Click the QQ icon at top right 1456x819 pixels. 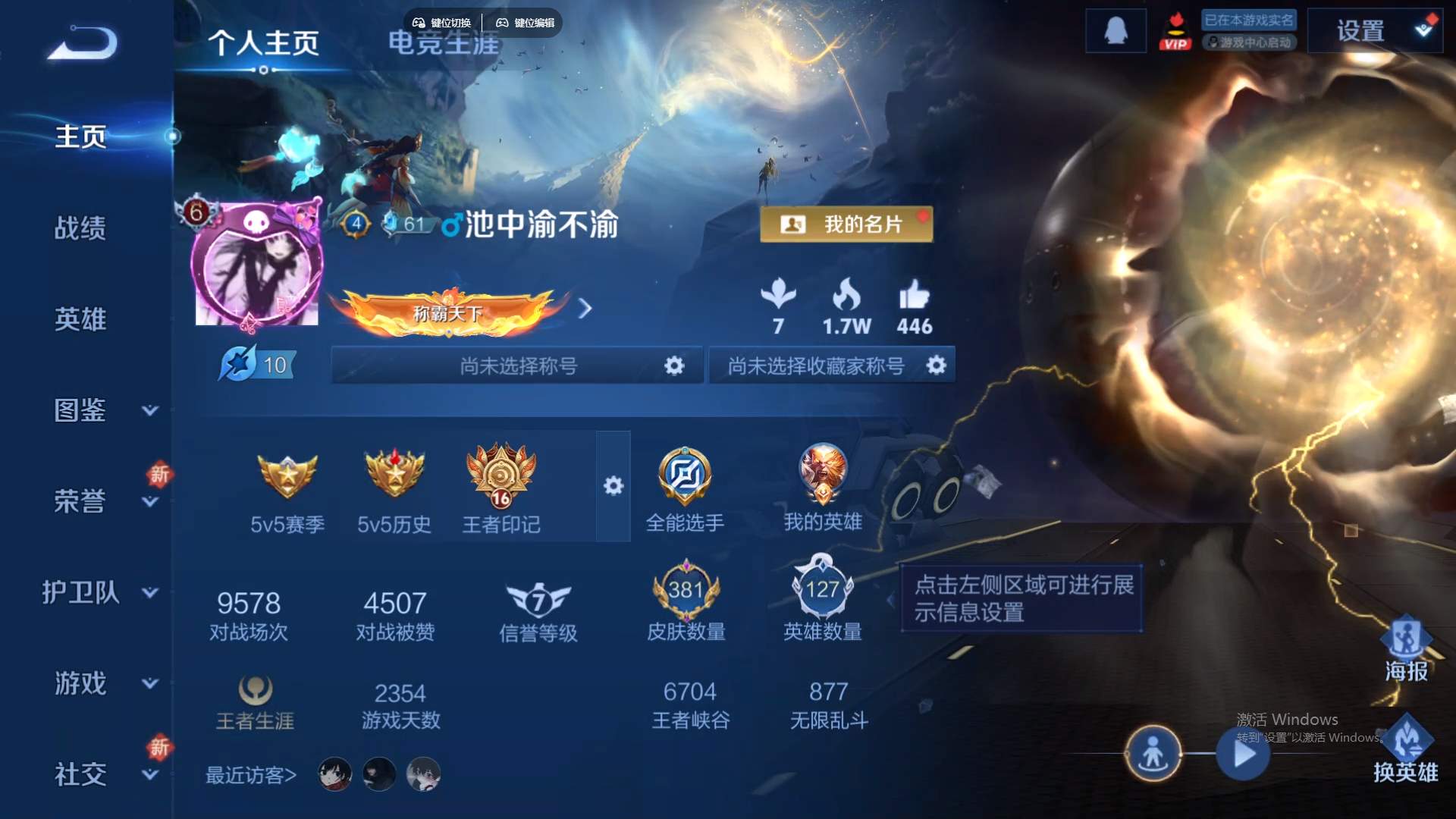point(1115,30)
